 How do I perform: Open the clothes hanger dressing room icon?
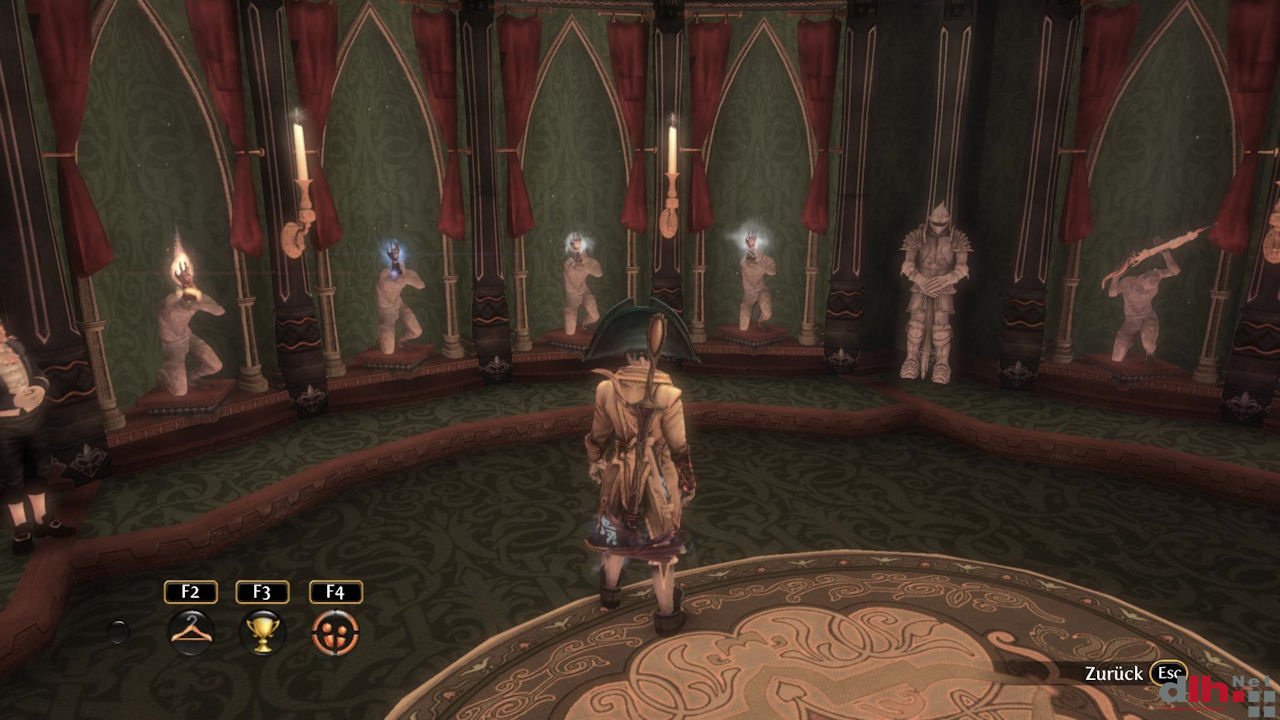(x=190, y=632)
